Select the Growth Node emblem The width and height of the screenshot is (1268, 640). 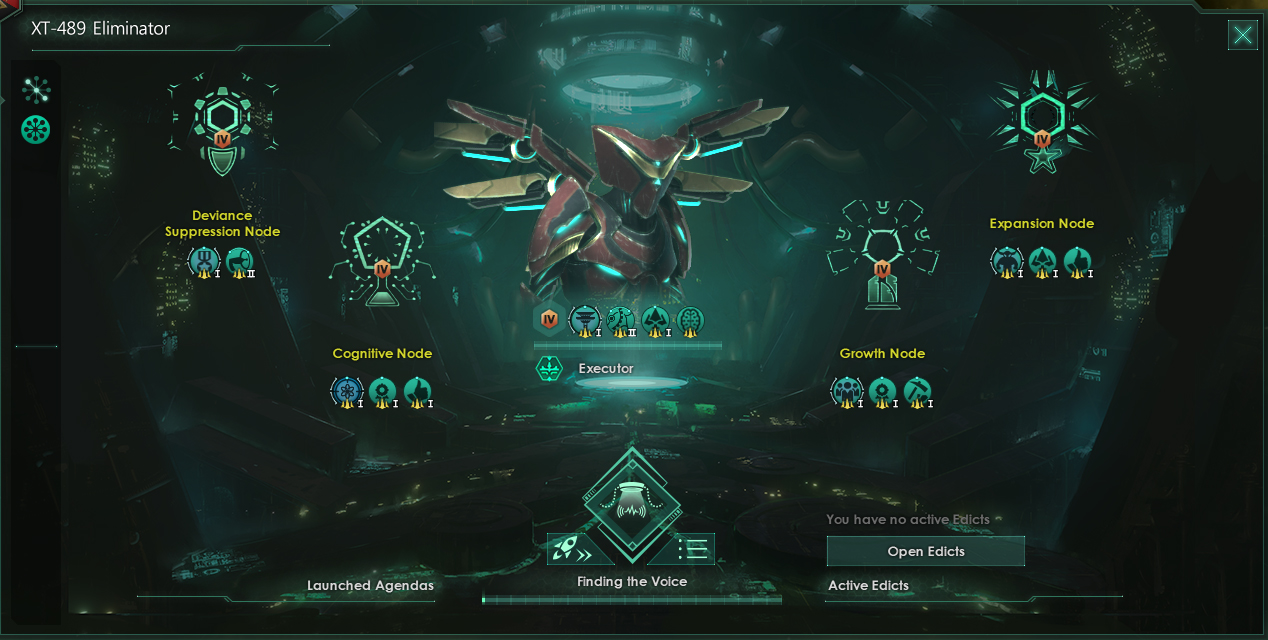tap(881, 256)
